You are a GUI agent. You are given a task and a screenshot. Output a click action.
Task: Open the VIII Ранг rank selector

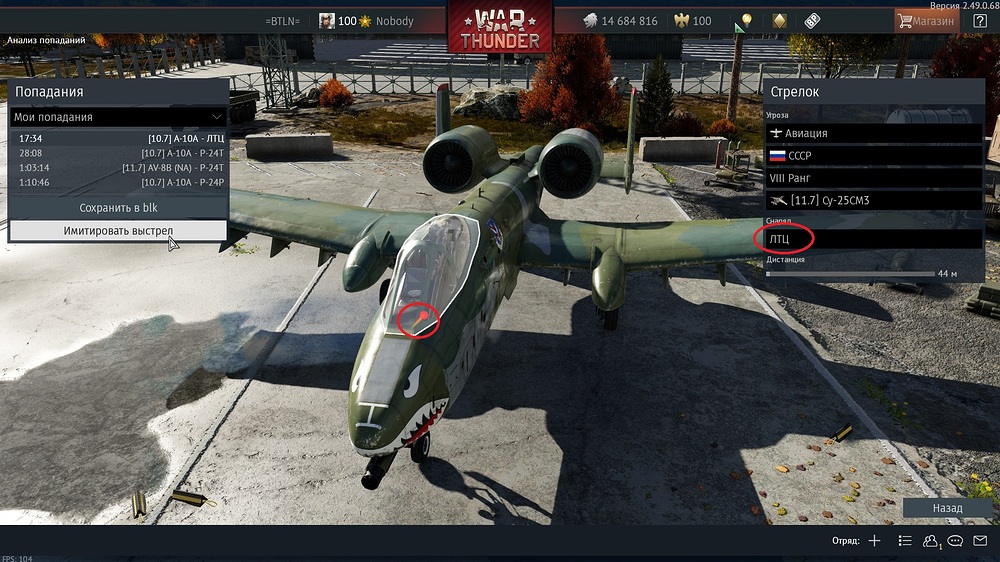tap(873, 178)
